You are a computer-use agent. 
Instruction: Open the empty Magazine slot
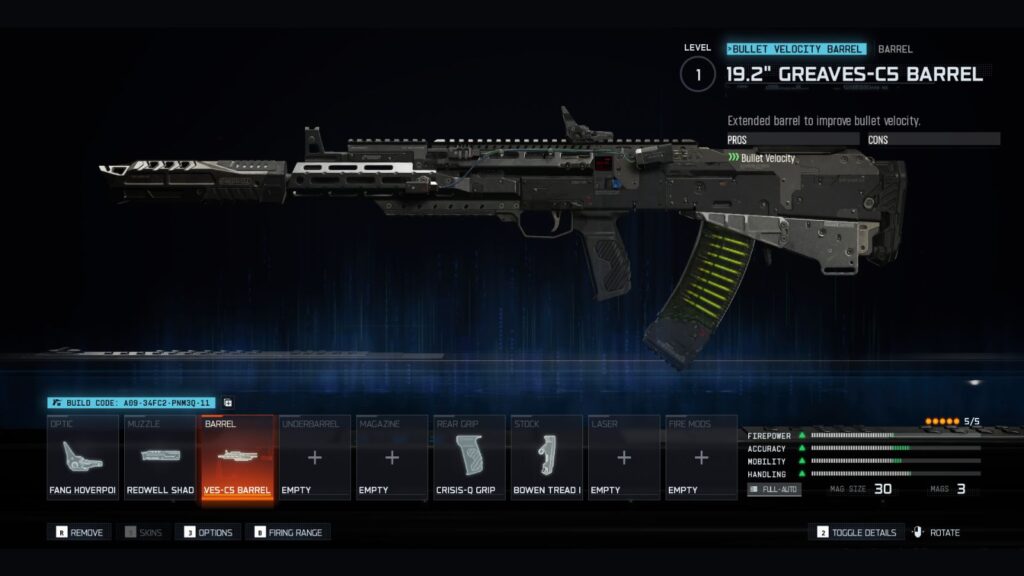pyautogui.click(x=392, y=457)
